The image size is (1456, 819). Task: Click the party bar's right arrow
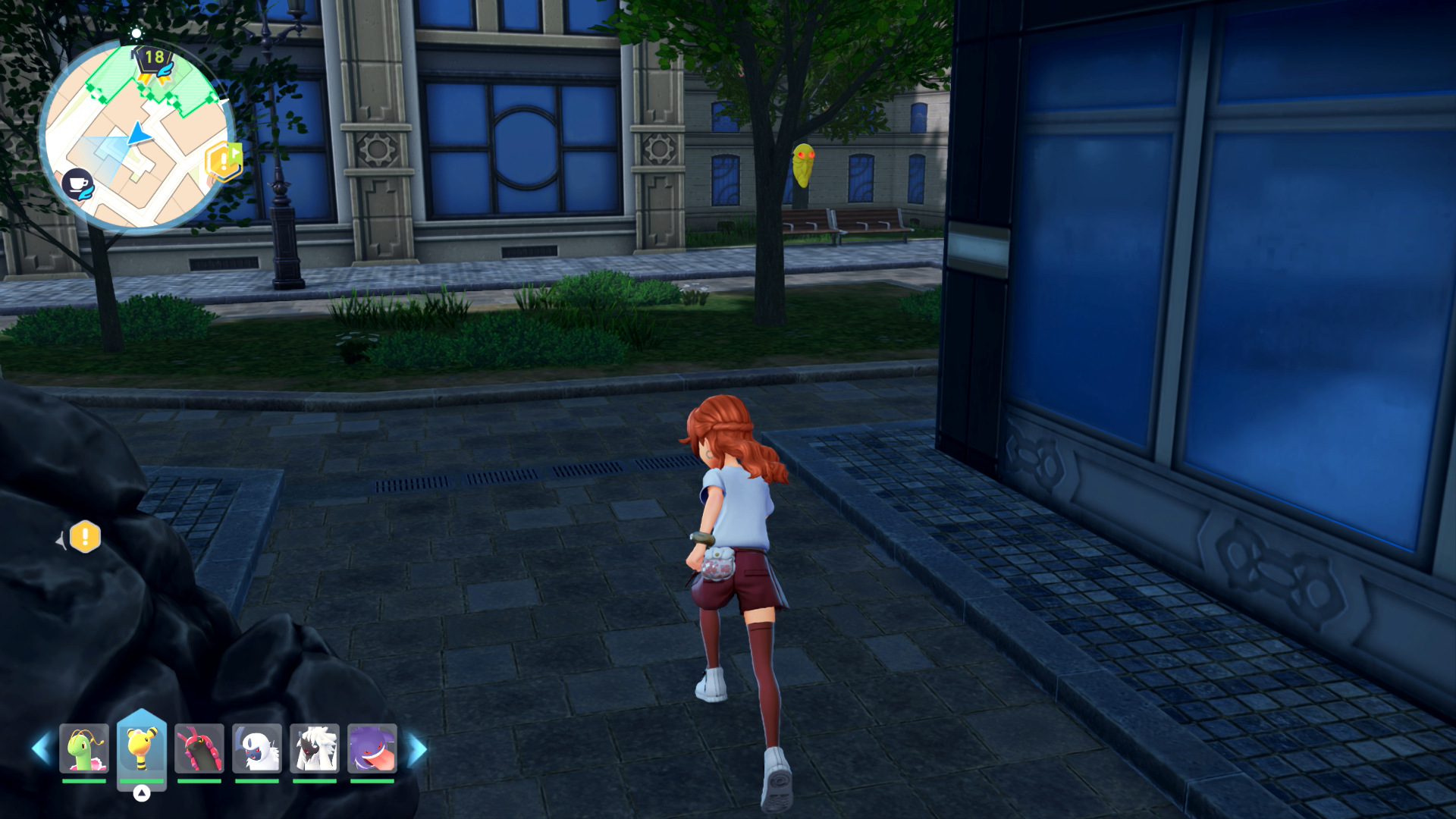(418, 749)
